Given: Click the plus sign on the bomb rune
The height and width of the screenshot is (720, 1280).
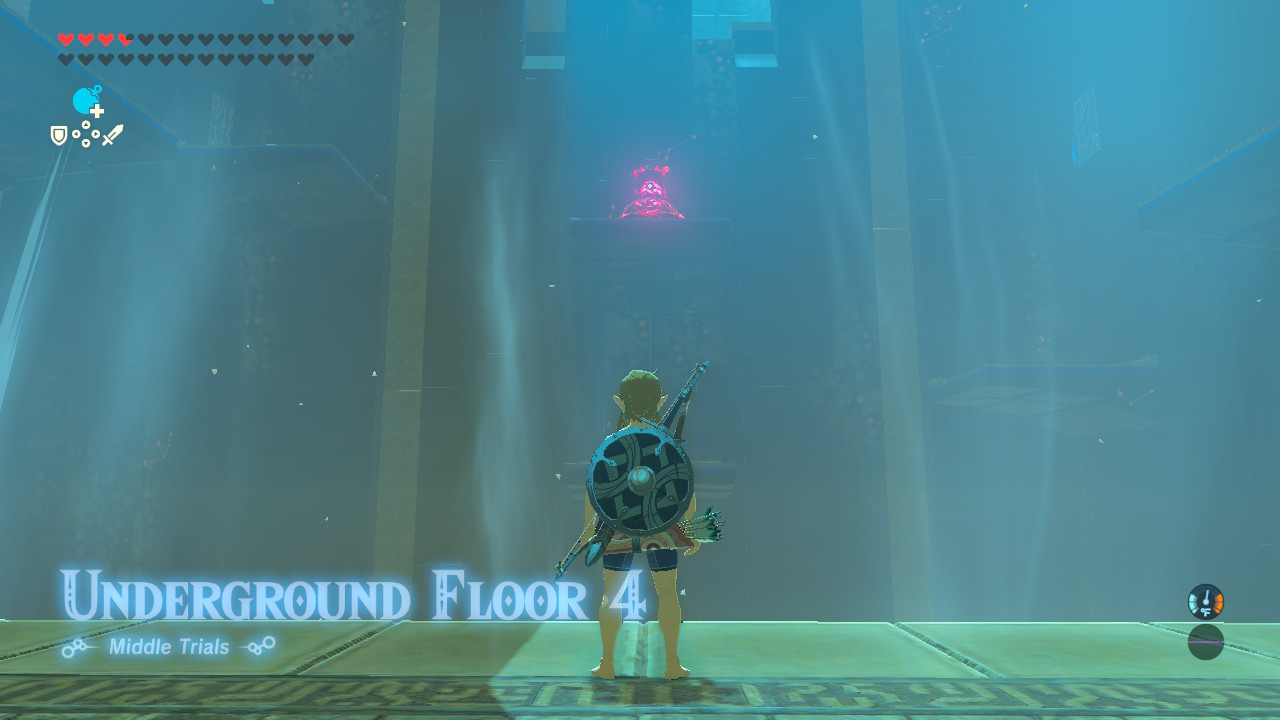Looking at the screenshot, I should (x=96, y=111).
